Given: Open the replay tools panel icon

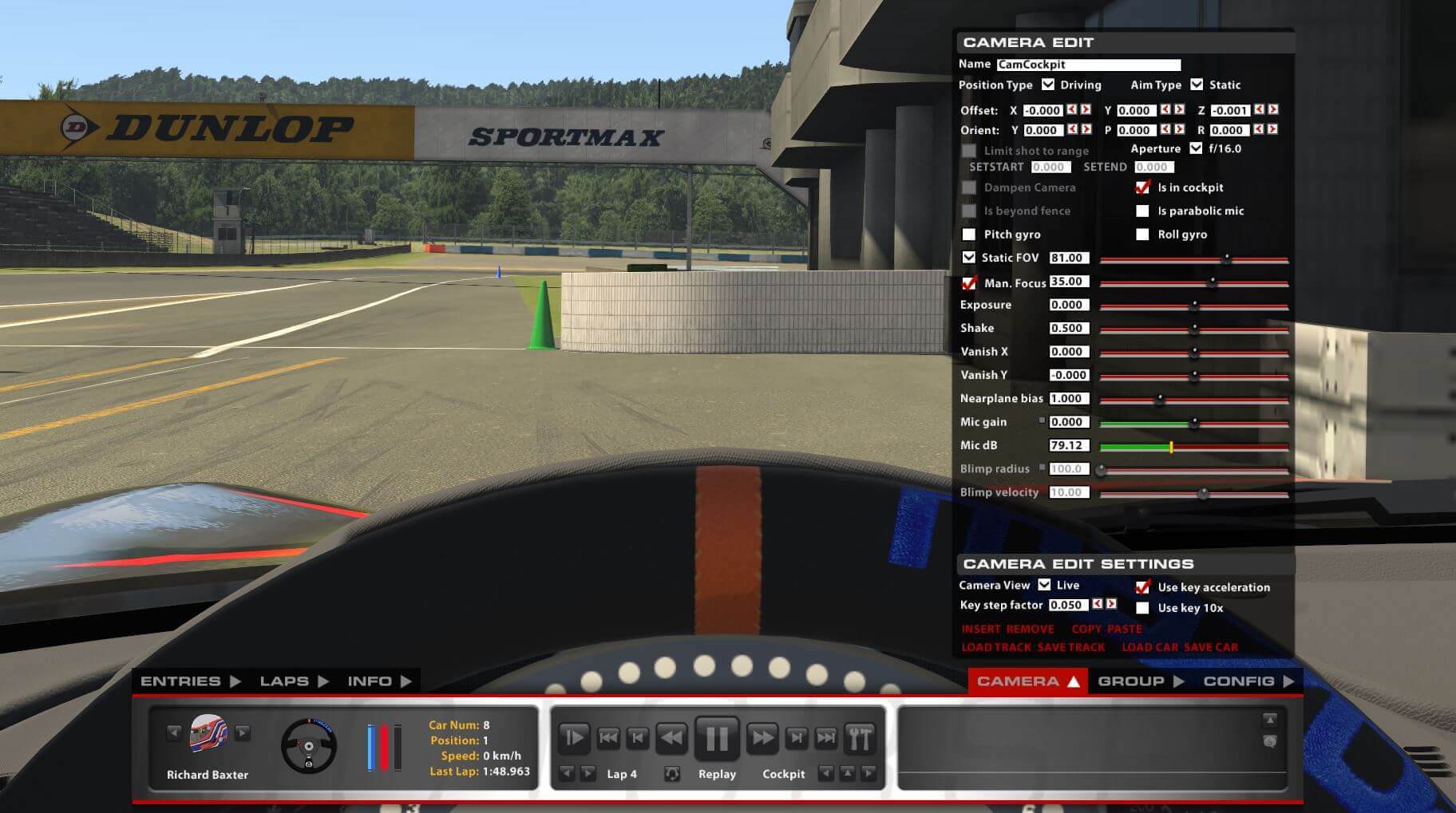Looking at the screenshot, I should click(861, 738).
